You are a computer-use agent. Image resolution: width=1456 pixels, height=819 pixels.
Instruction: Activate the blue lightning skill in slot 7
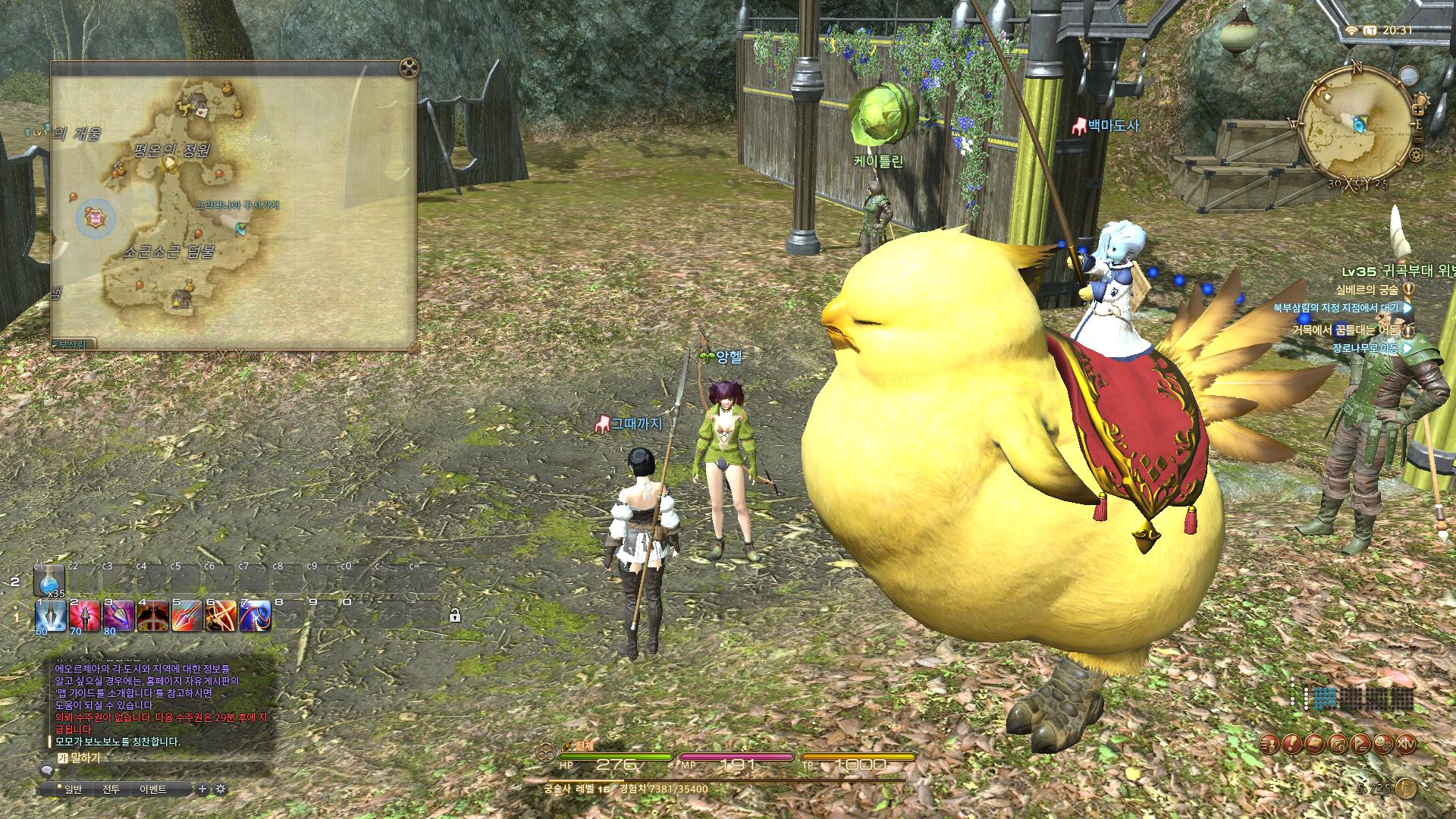(255, 617)
